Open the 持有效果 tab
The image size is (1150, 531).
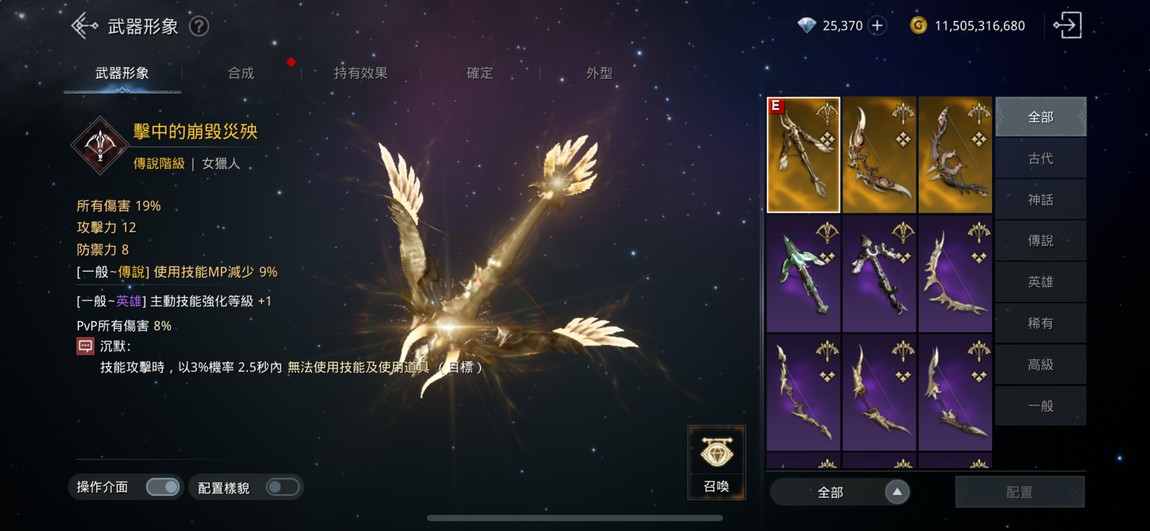[x=360, y=73]
